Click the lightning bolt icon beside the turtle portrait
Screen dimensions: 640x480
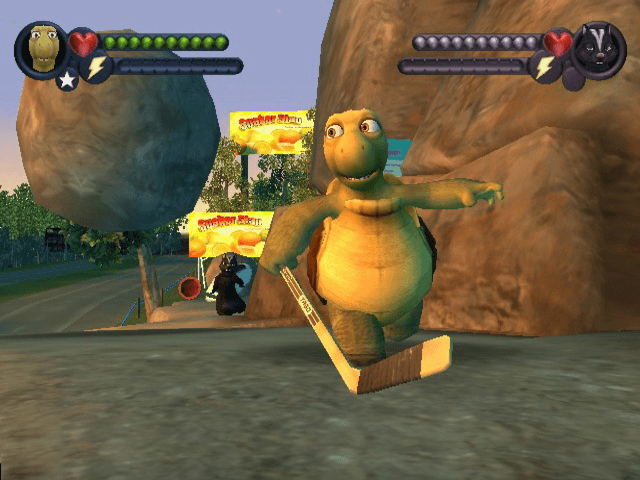97,67
